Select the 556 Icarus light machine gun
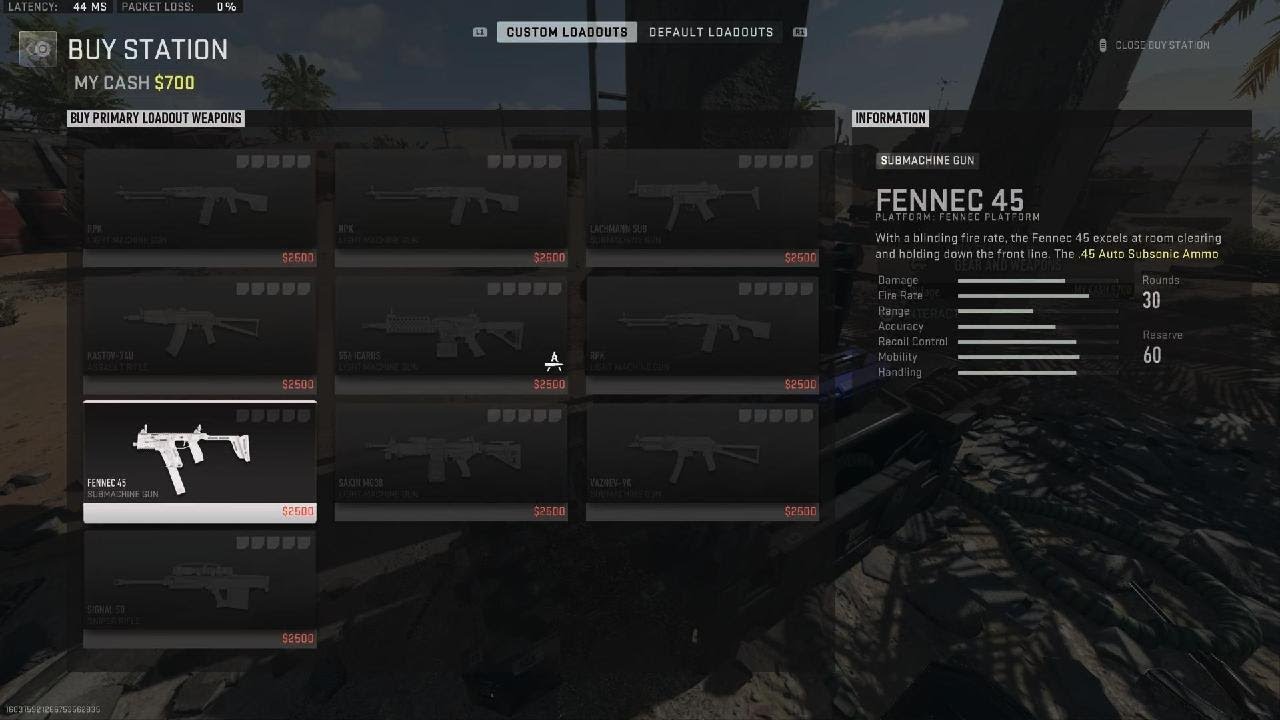 tap(451, 334)
